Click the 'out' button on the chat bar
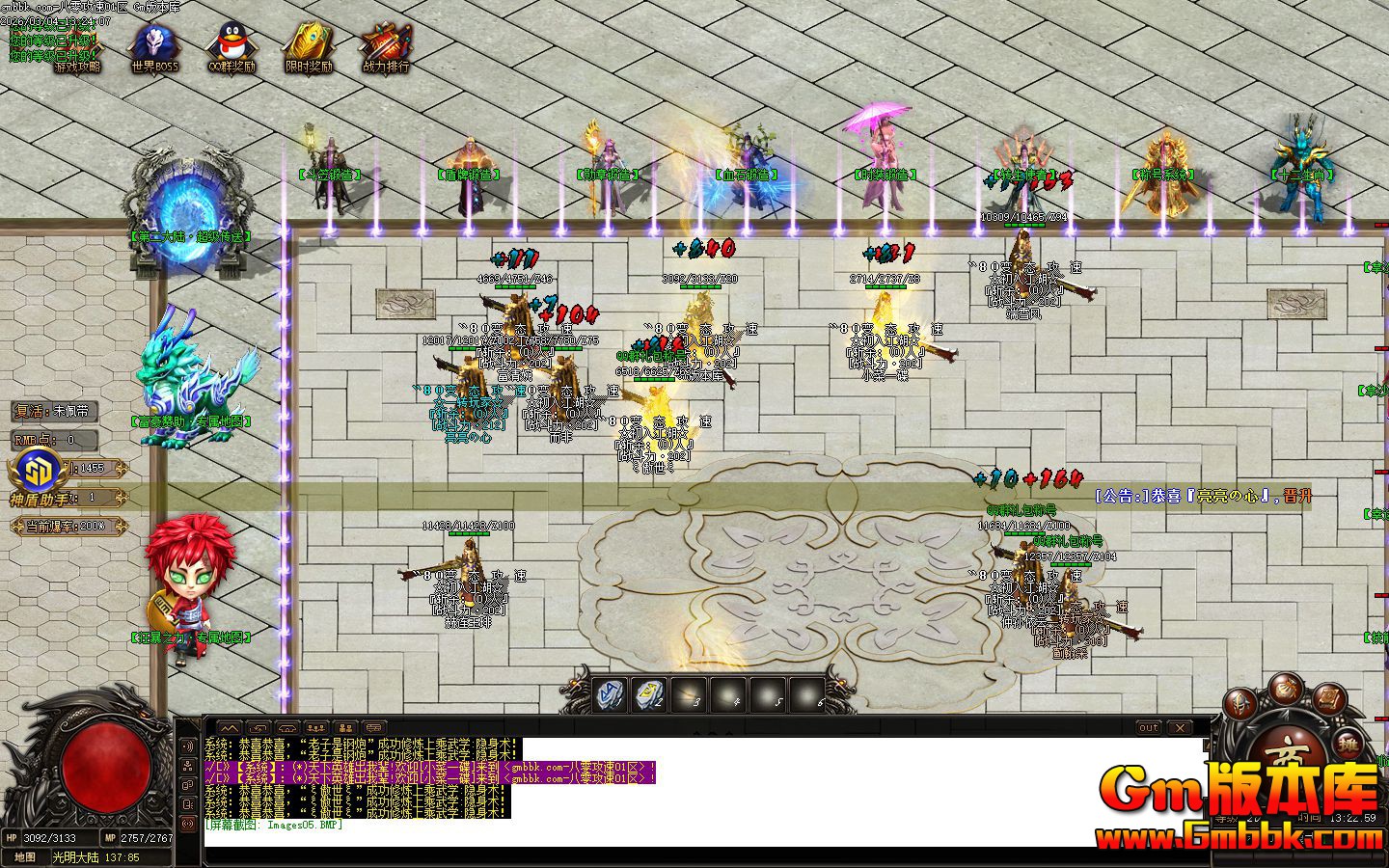1389x868 pixels. [x=1148, y=727]
